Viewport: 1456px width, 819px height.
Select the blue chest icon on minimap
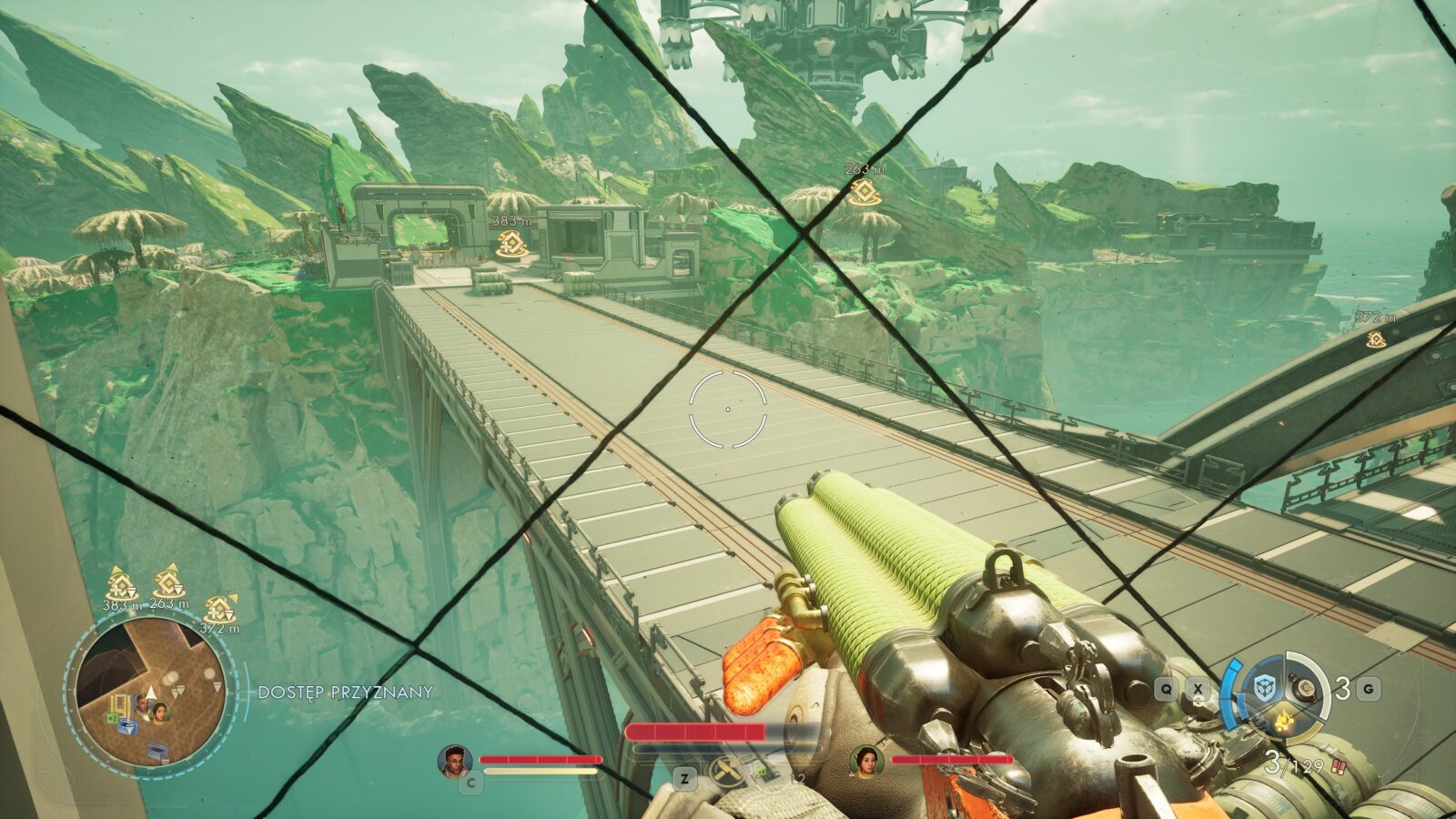[129, 725]
